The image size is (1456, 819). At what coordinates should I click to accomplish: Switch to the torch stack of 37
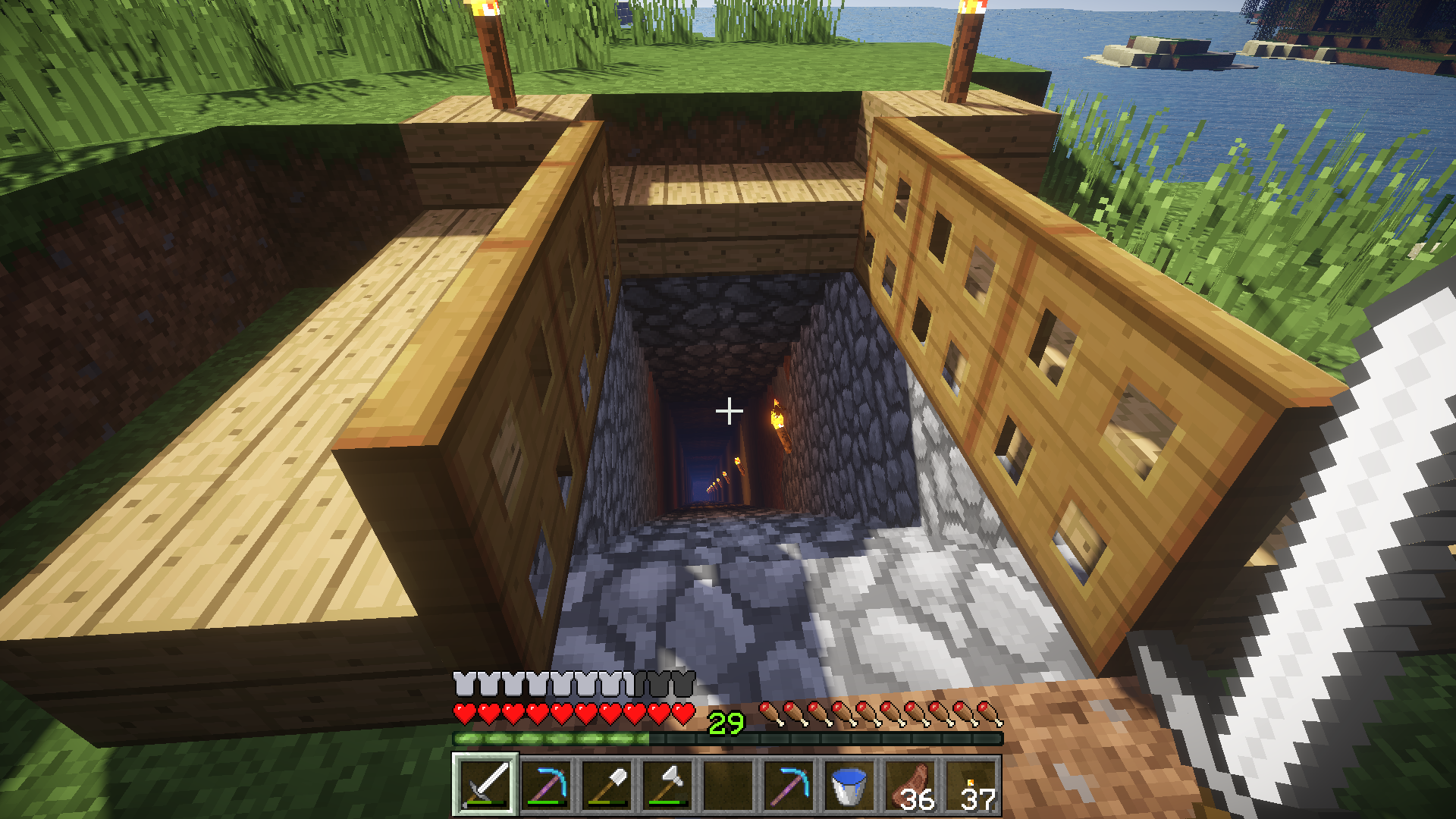coord(971,785)
